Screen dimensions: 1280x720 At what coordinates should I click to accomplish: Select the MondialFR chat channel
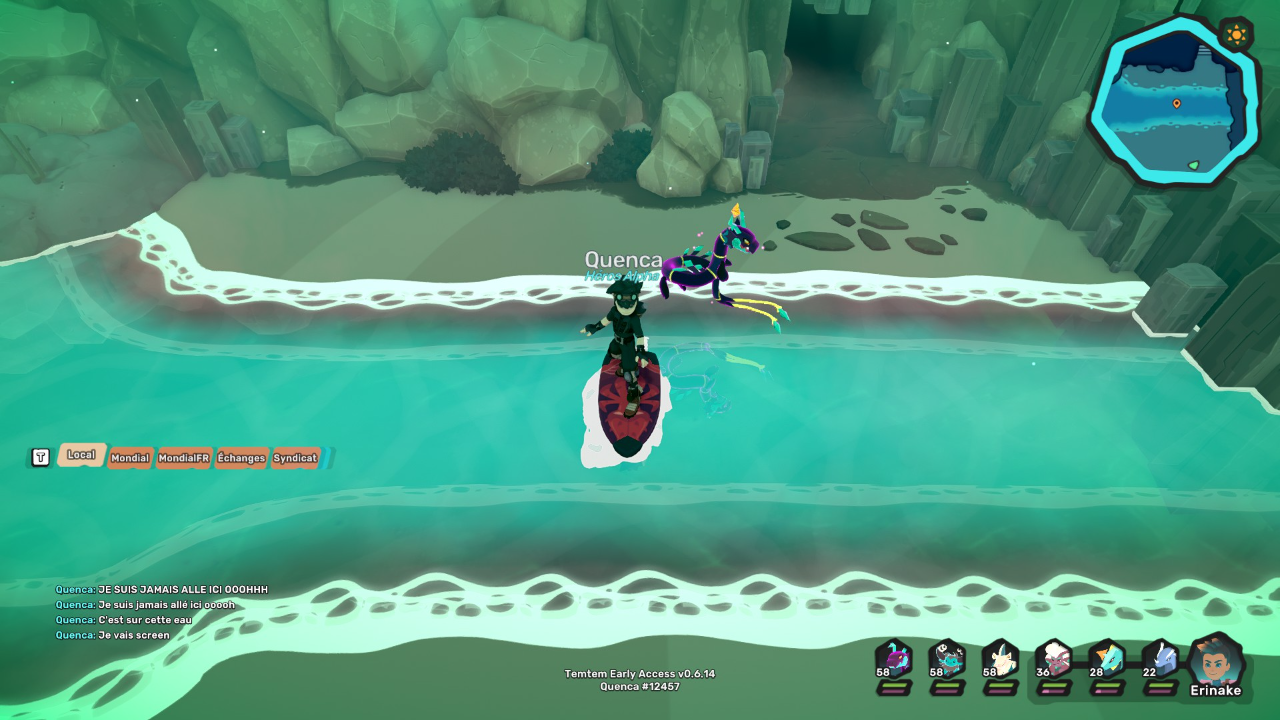tap(184, 458)
